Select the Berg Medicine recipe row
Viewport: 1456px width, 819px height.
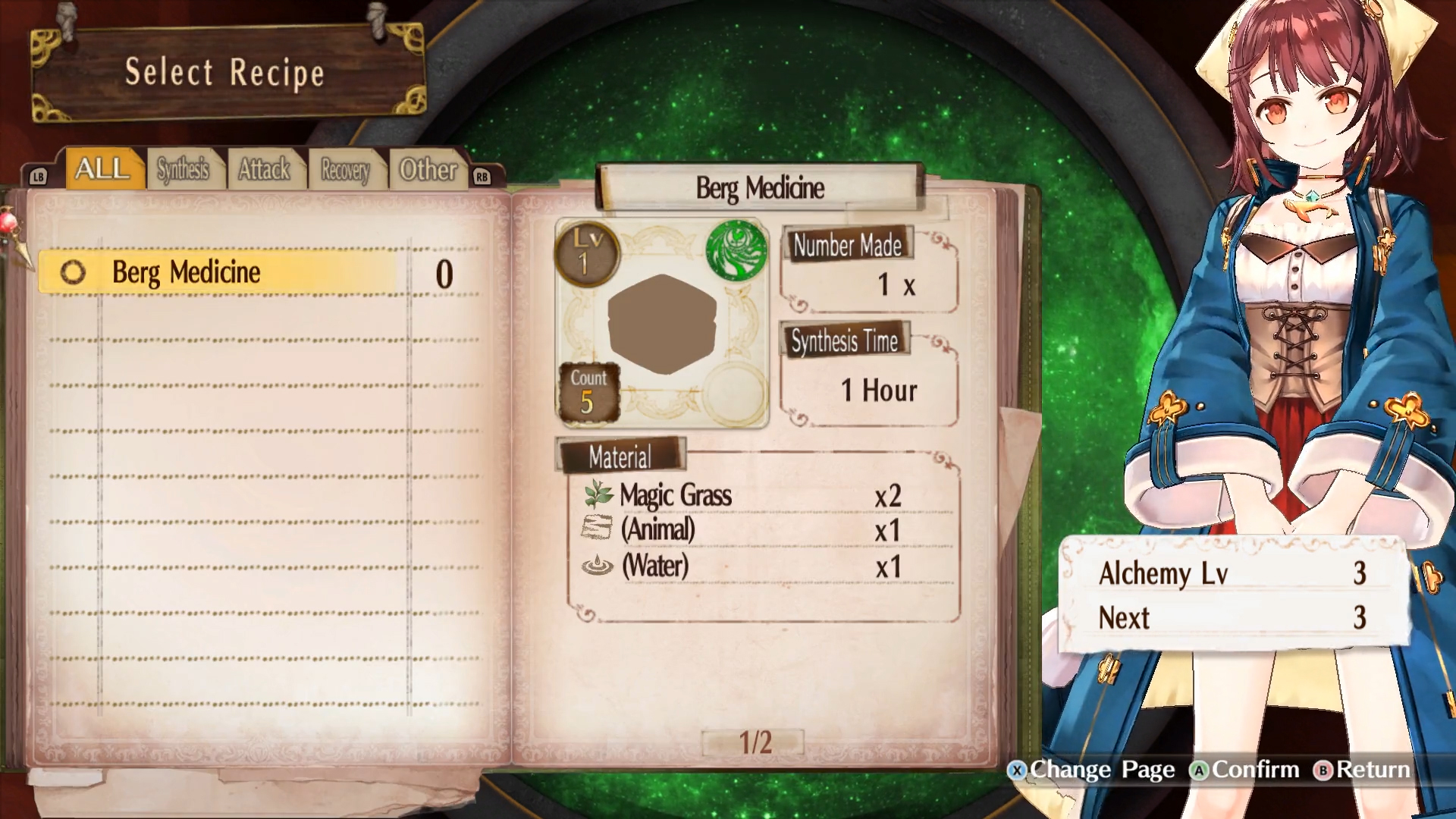coord(218,272)
